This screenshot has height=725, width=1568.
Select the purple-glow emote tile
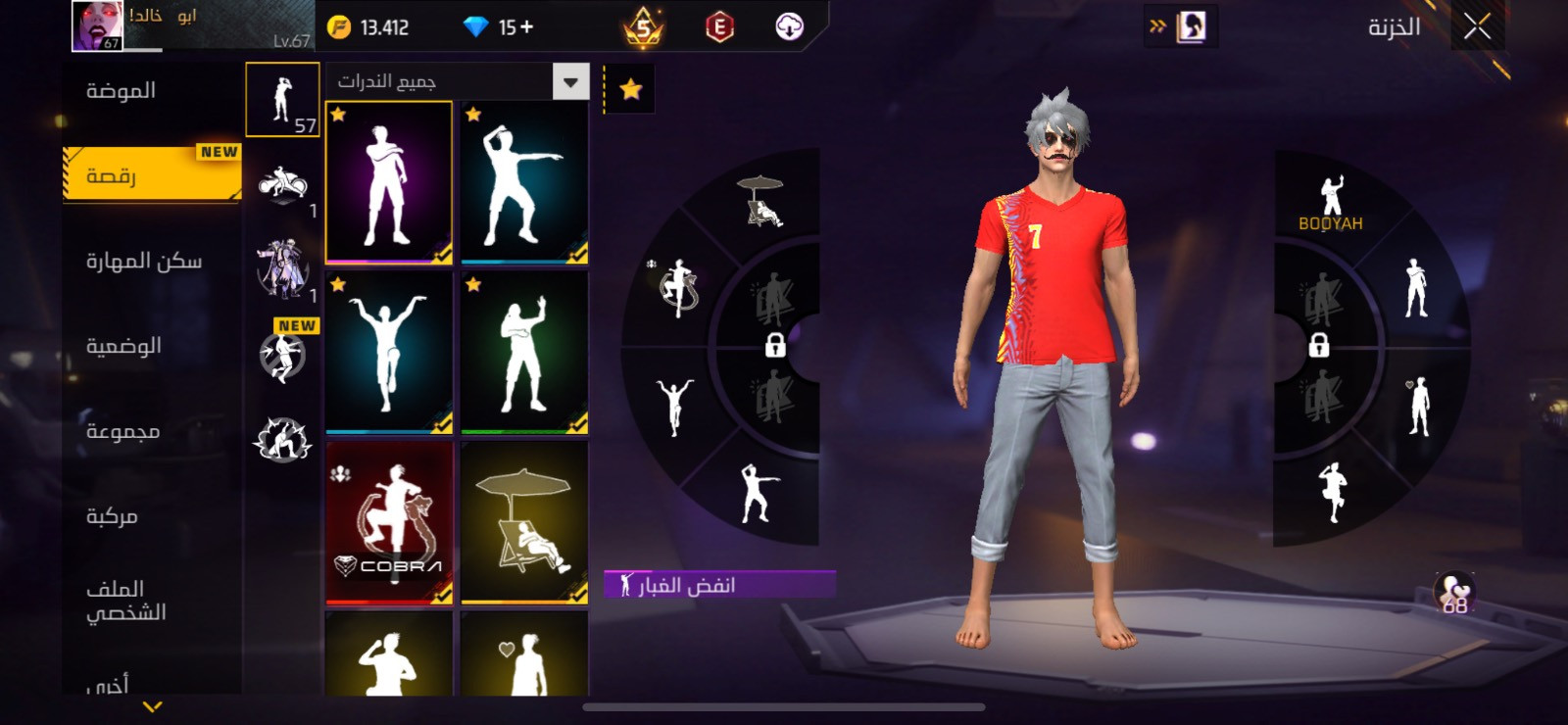(389, 182)
